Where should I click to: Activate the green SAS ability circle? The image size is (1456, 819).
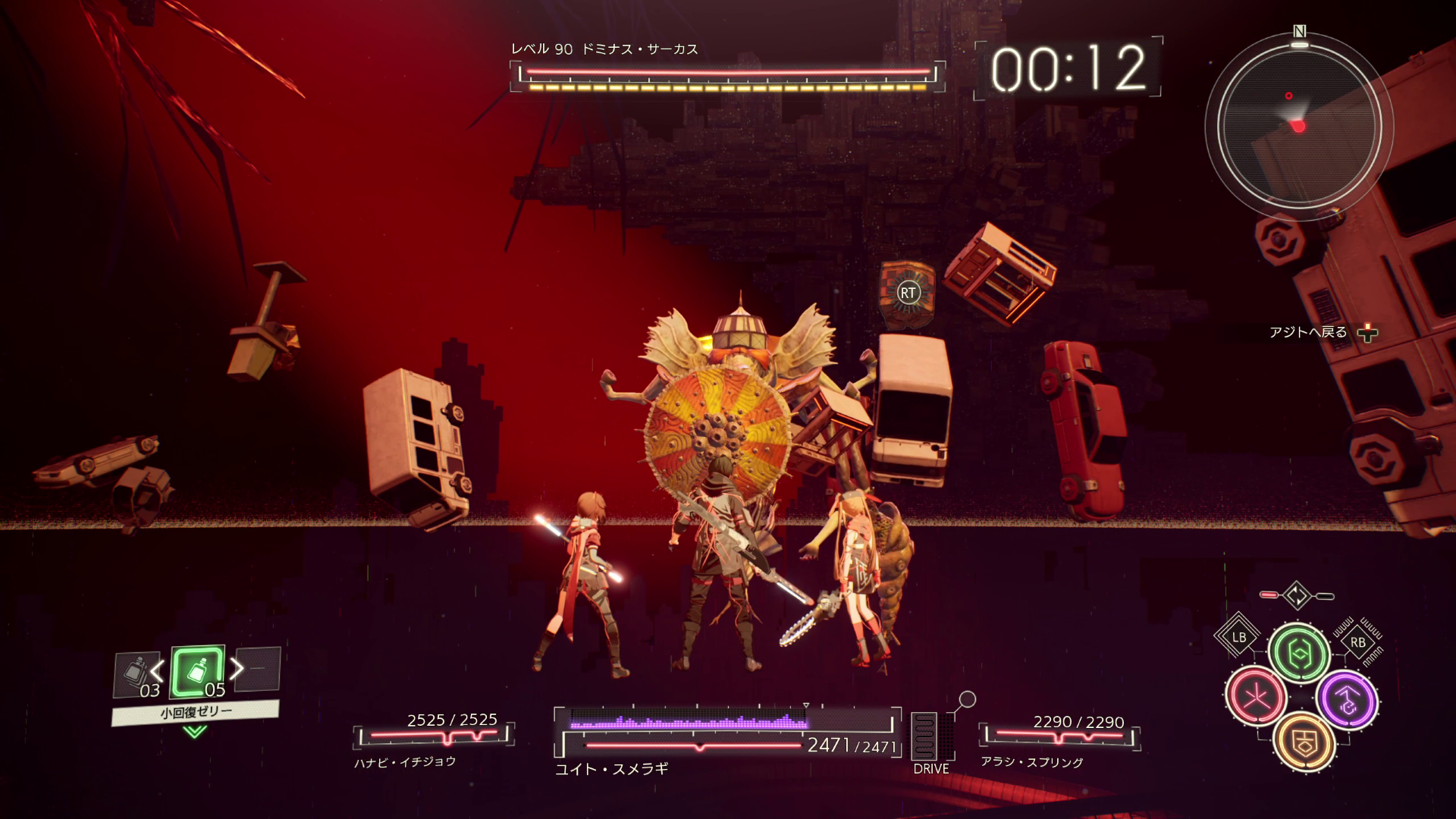click(x=1299, y=653)
